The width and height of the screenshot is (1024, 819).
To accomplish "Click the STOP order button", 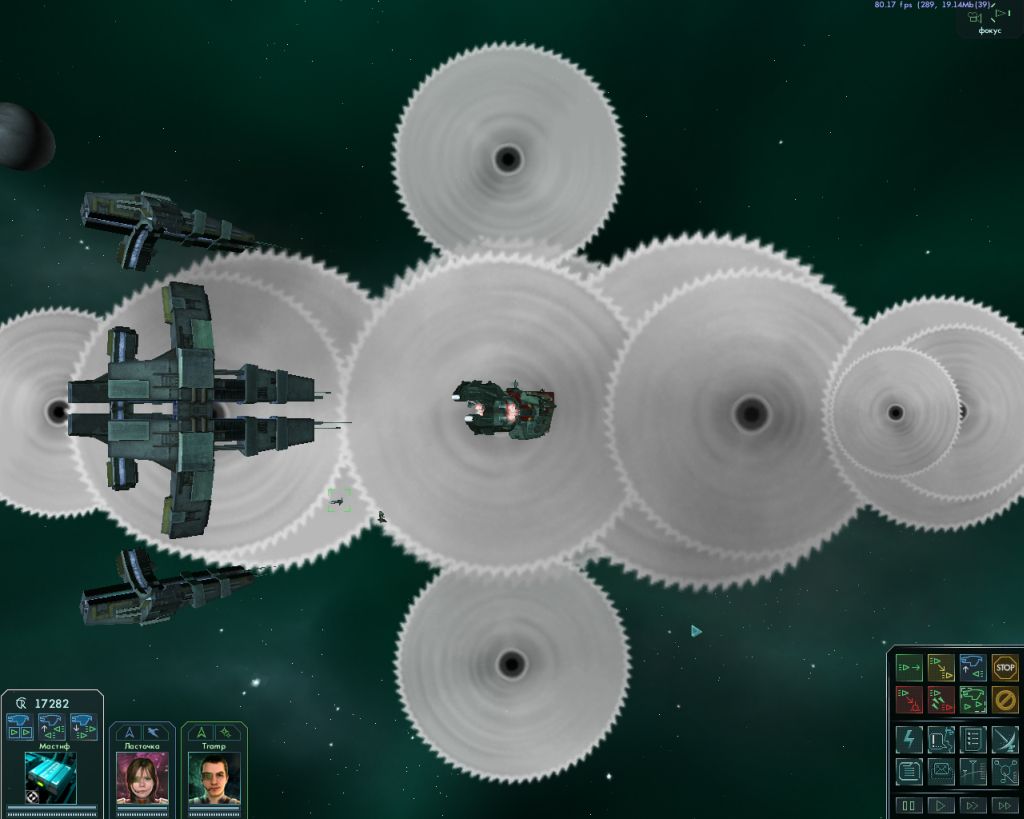I will point(1005,667).
